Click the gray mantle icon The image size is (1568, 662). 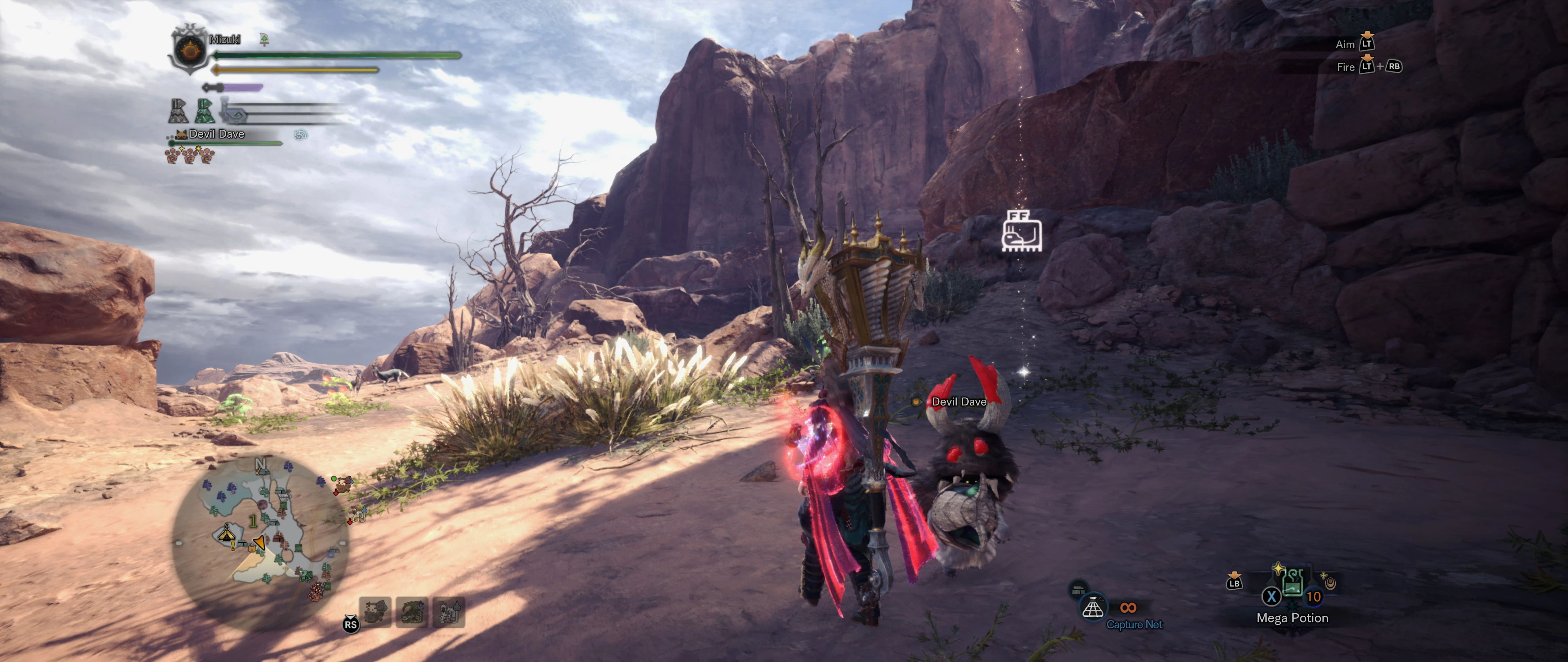pyautogui.click(x=178, y=112)
